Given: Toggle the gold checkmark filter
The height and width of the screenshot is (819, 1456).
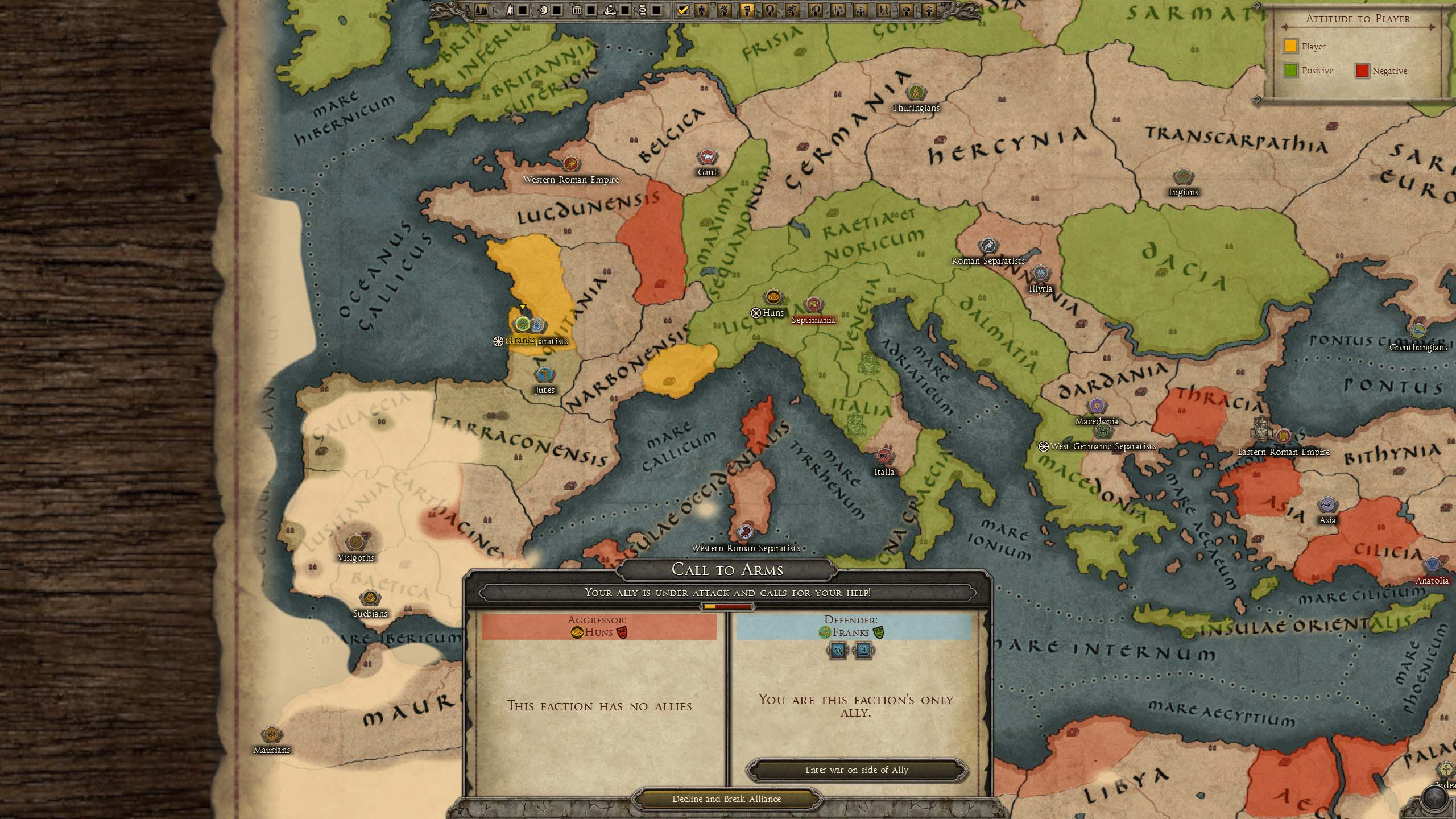Looking at the screenshot, I should pos(683,10).
